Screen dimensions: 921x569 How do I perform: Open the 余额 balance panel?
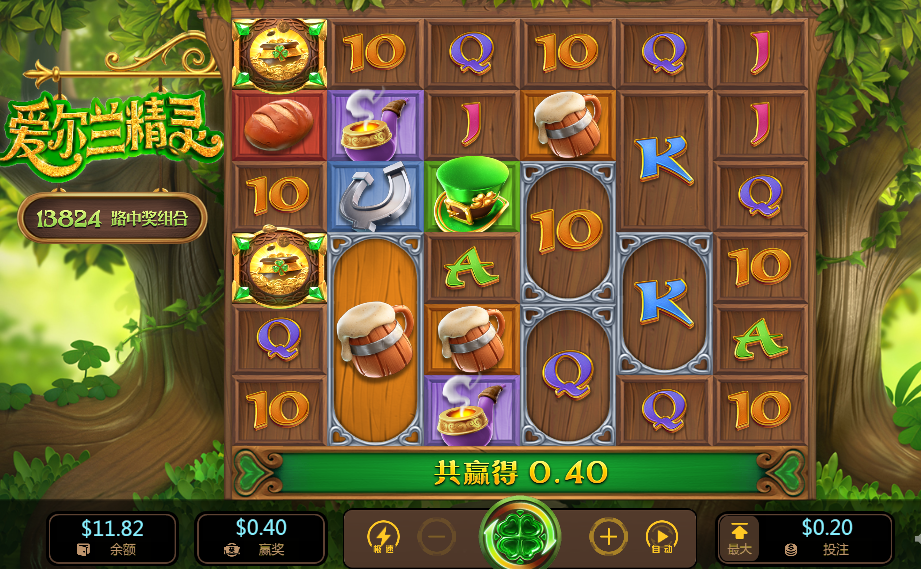click(112, 538)
